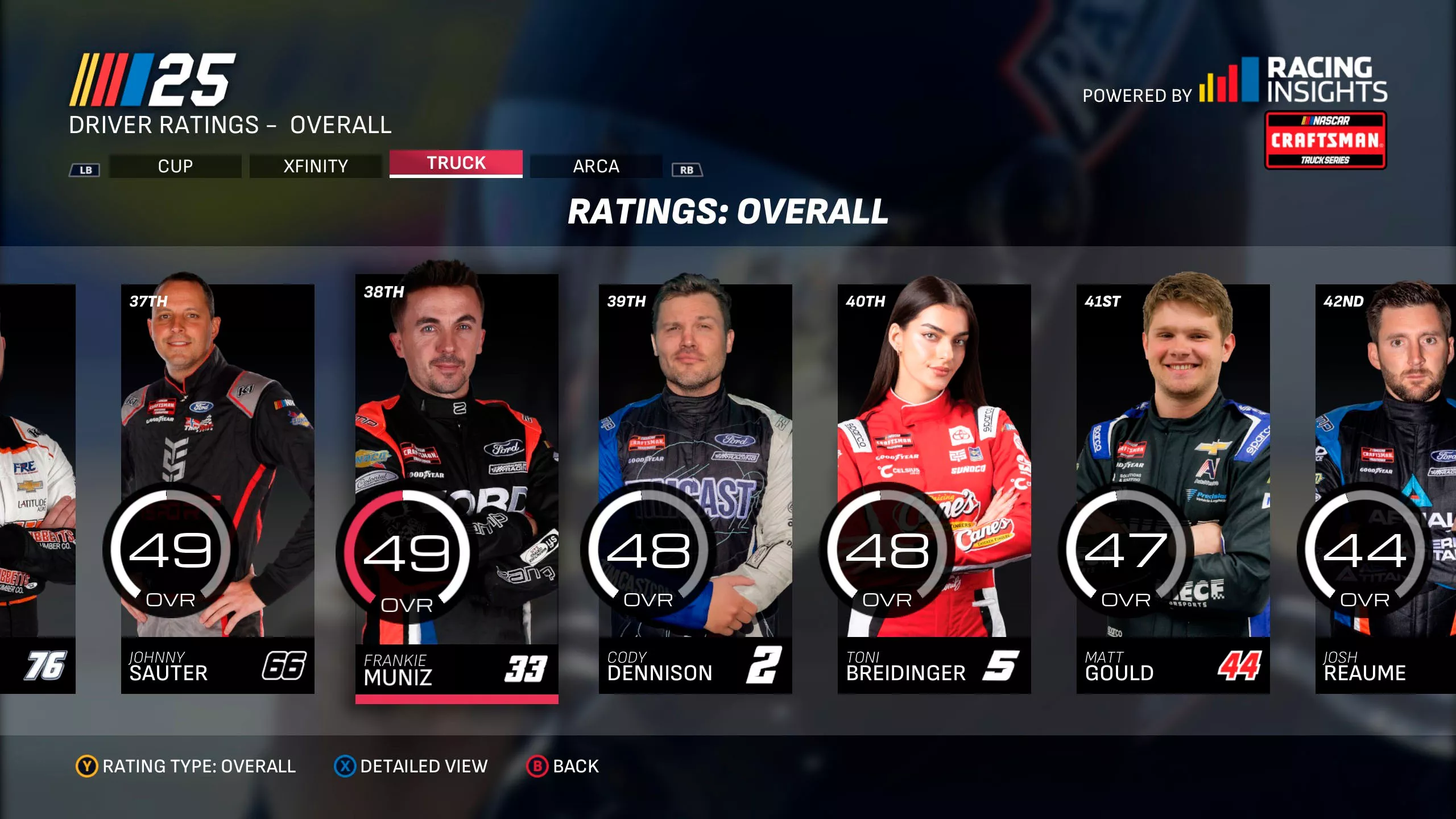Show the ARCA driver ratings tab
Viewport: 1456px width, 819px height.
pos(595,166)
